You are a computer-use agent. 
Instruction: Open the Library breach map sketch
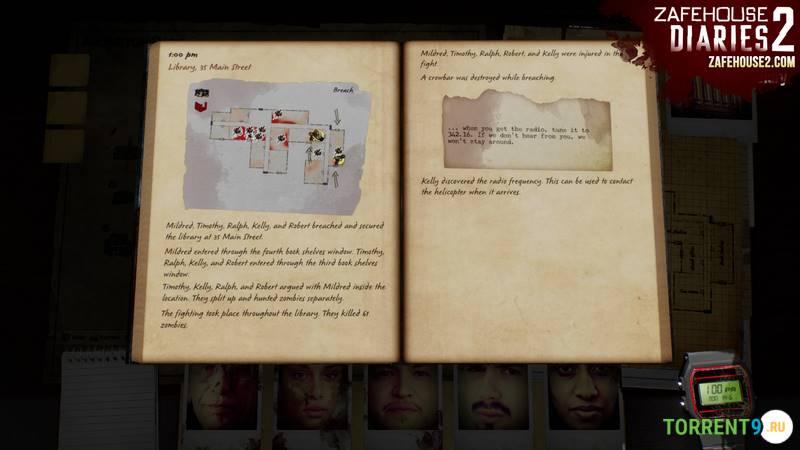pos(273,138)
